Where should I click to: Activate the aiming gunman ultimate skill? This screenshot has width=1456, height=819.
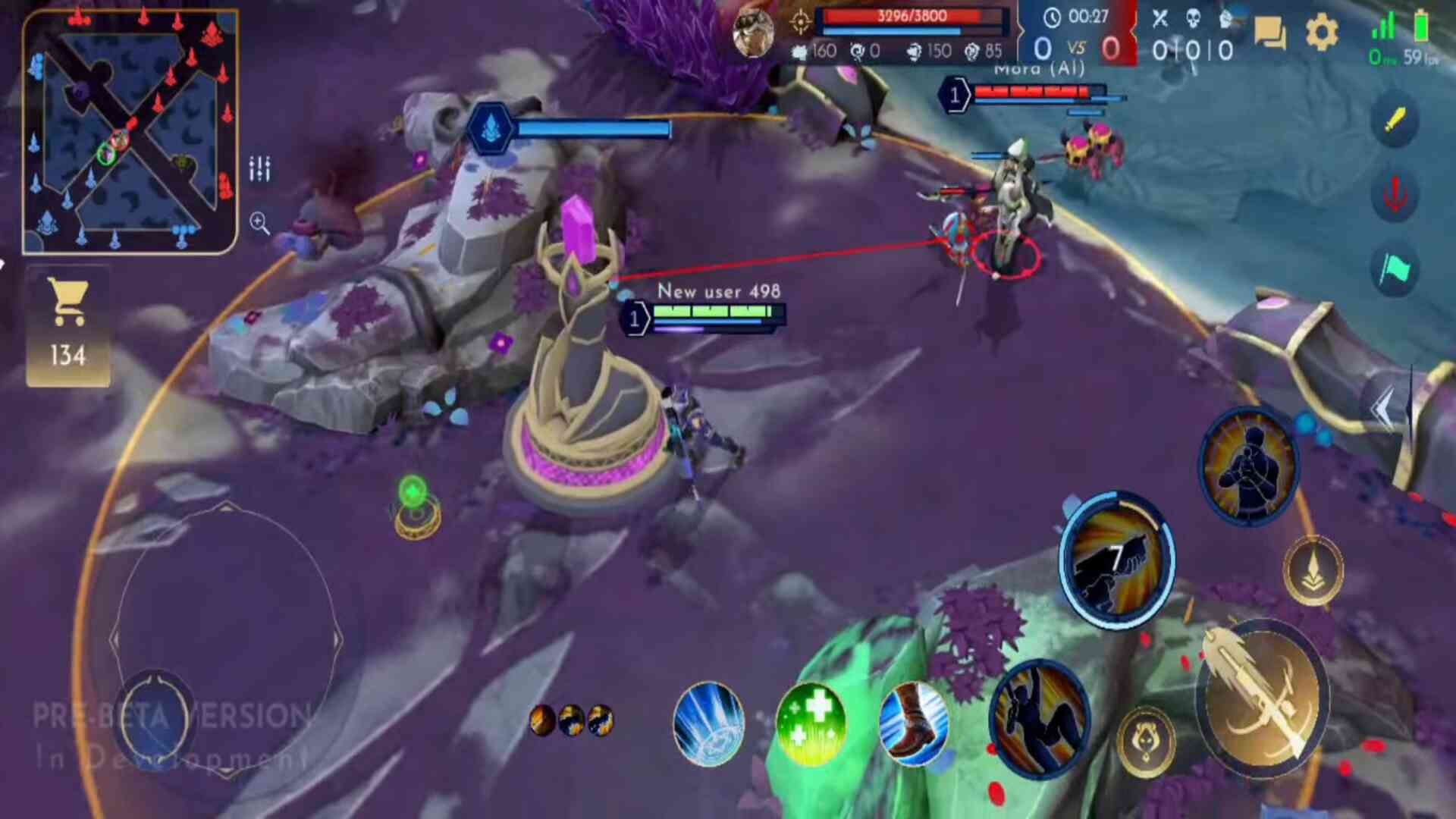(1249, 466)
